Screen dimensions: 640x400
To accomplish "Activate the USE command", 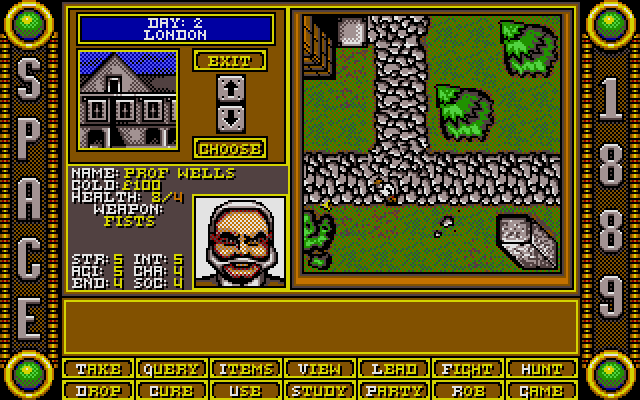I will coord(245,390).
